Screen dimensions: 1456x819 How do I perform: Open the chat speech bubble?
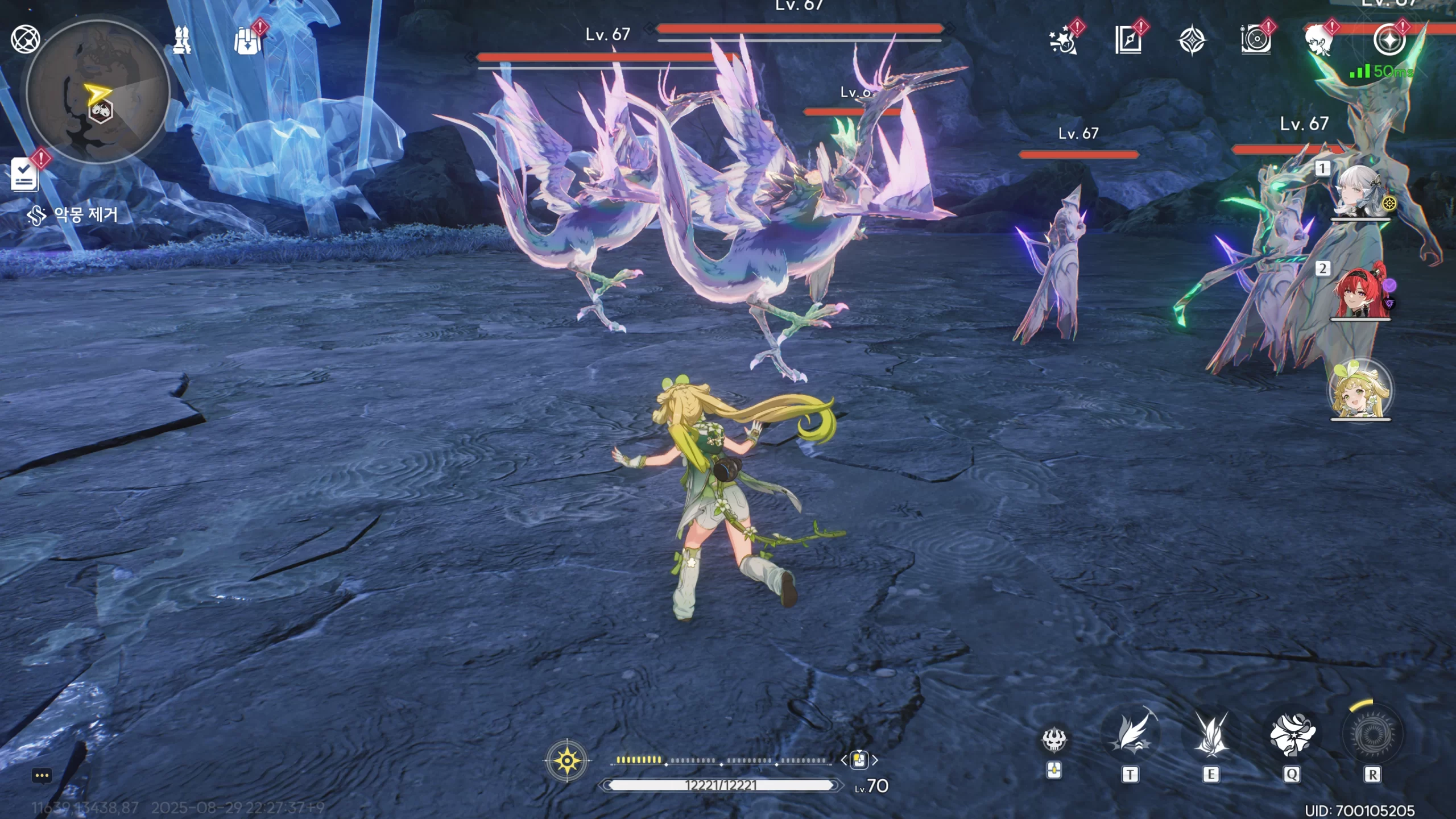(42, 776)
